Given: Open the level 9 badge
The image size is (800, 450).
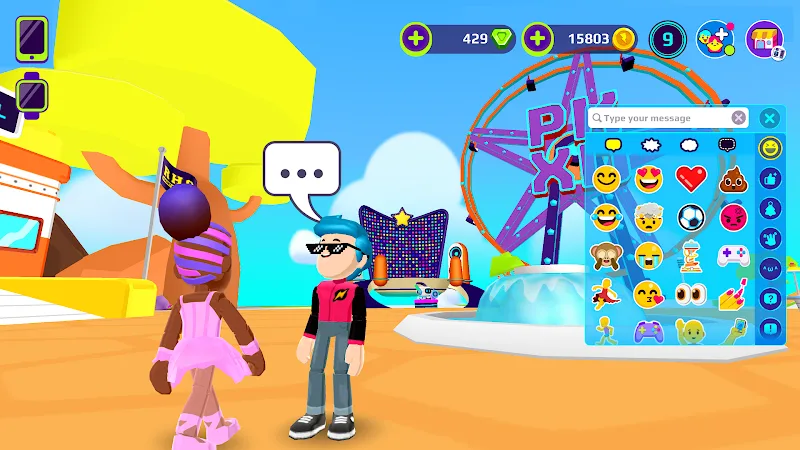Looking at the screenshot, I should (x=667, y=39).
